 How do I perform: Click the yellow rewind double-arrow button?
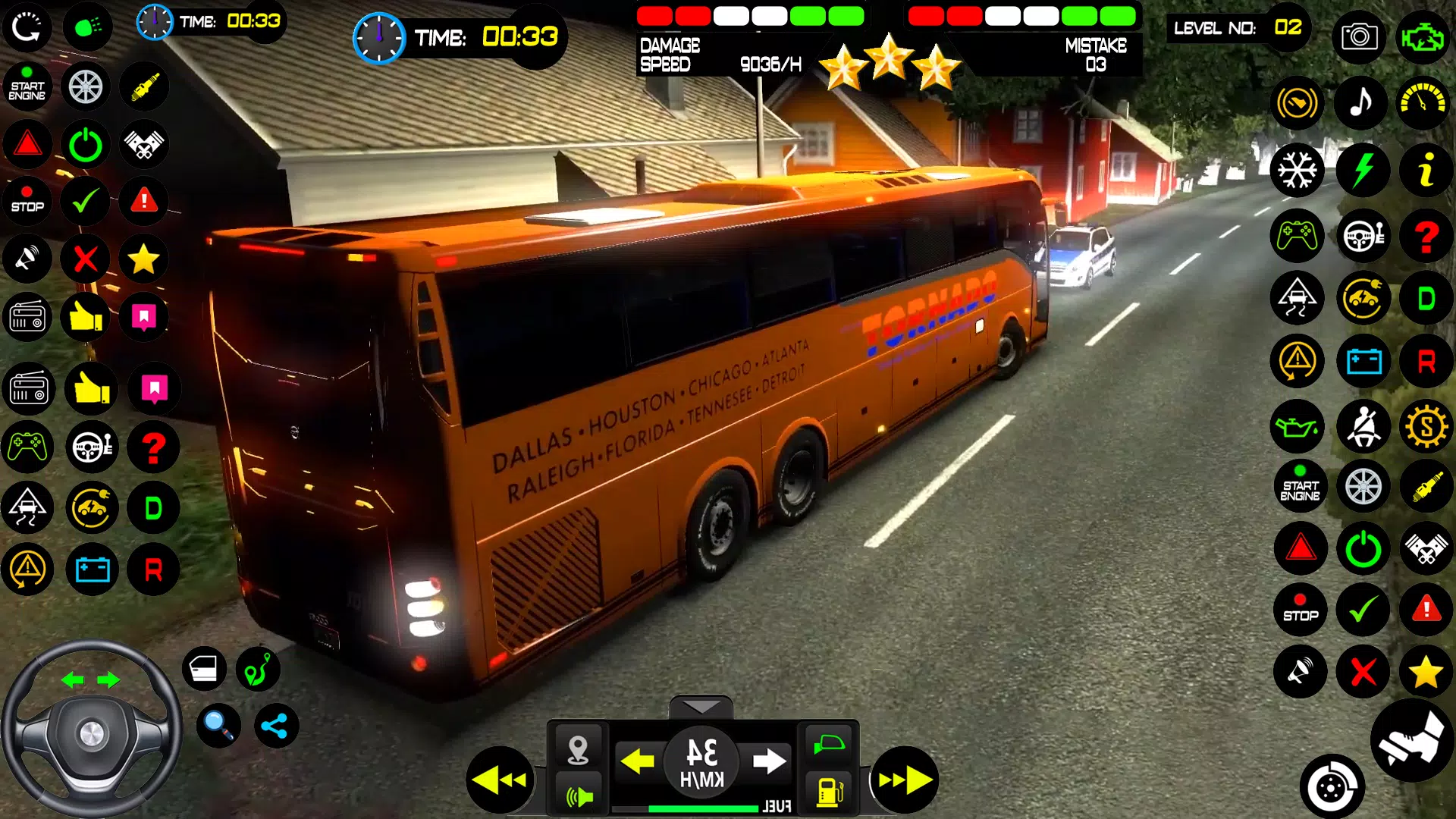click(500, 780)
